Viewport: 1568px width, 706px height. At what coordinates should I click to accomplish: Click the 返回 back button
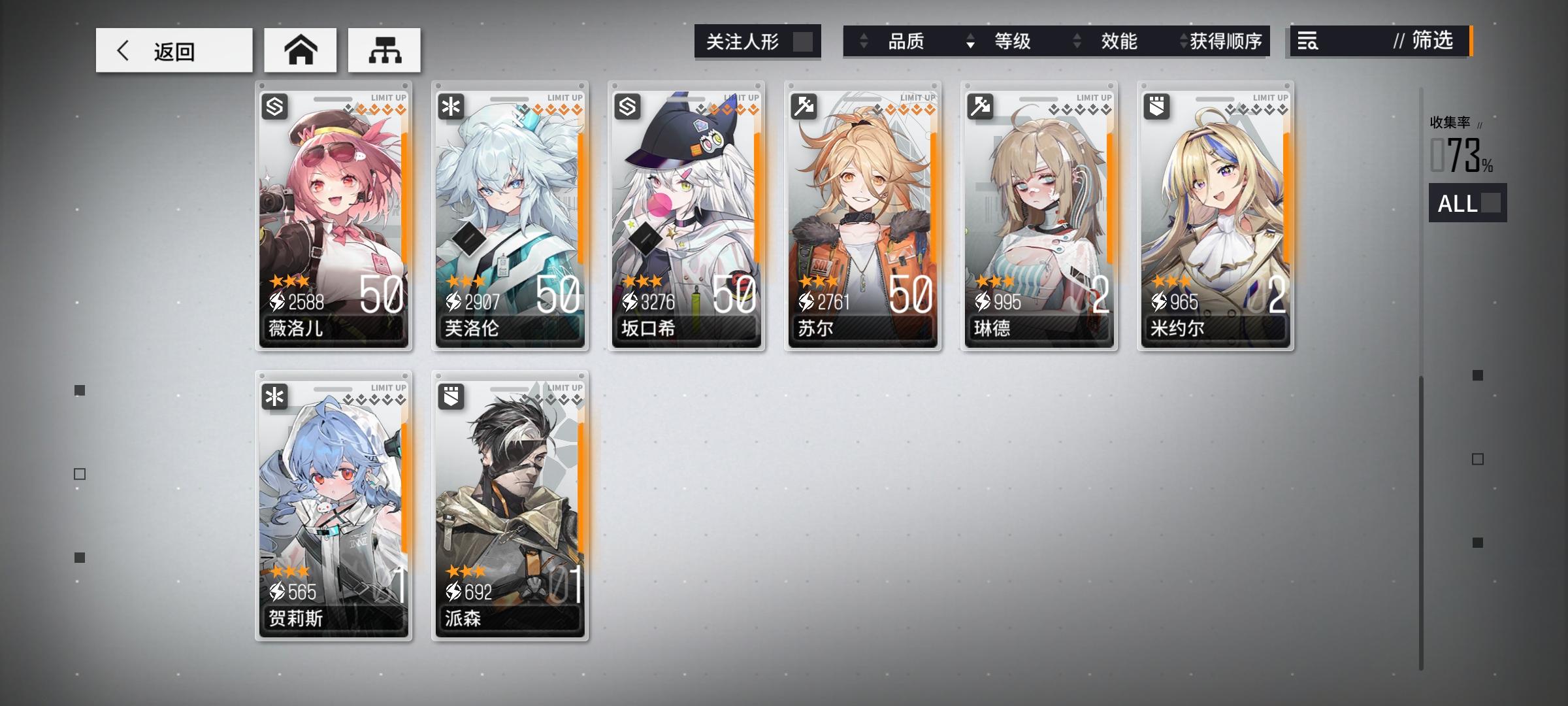coord(173,50)
